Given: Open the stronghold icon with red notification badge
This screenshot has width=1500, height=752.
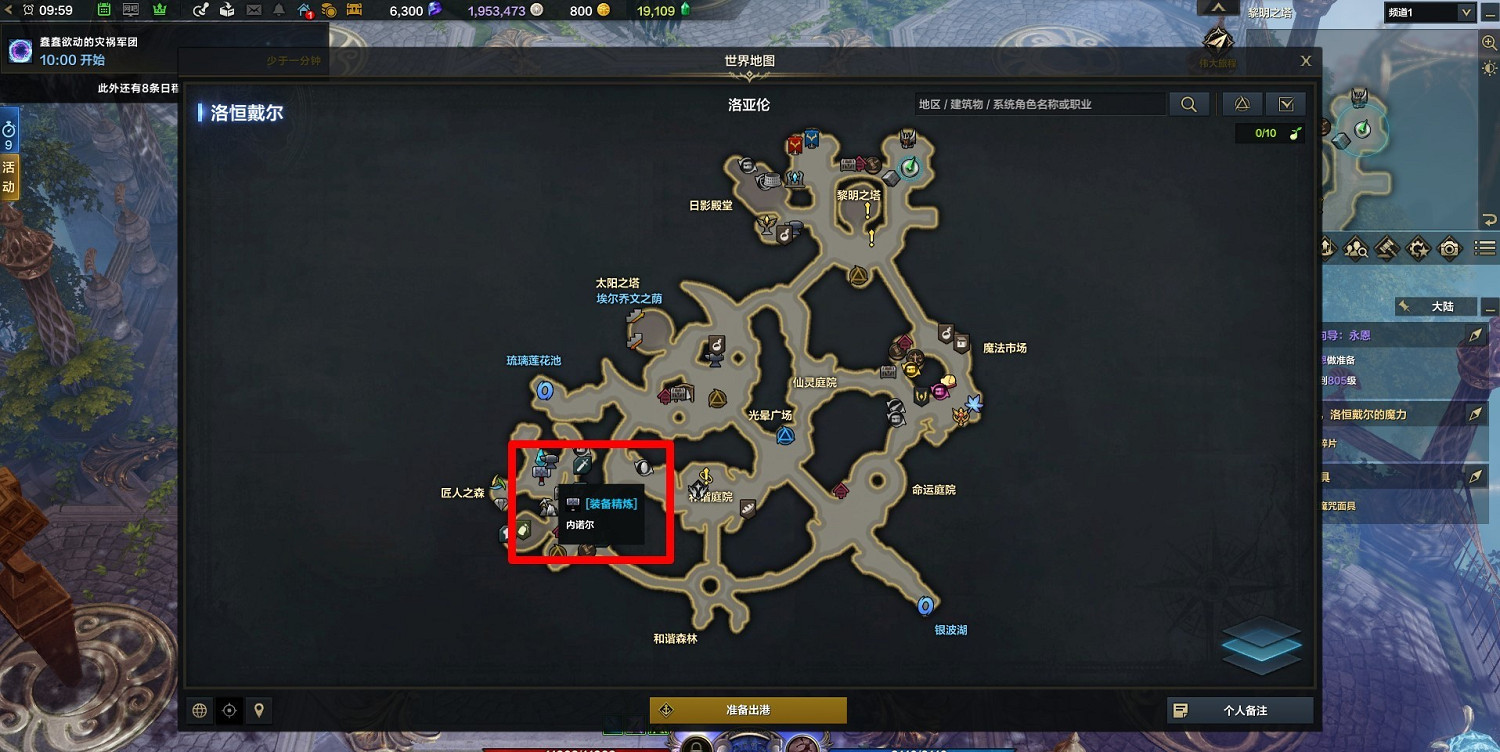Looking at the screenshot, I should click(302, 11).
